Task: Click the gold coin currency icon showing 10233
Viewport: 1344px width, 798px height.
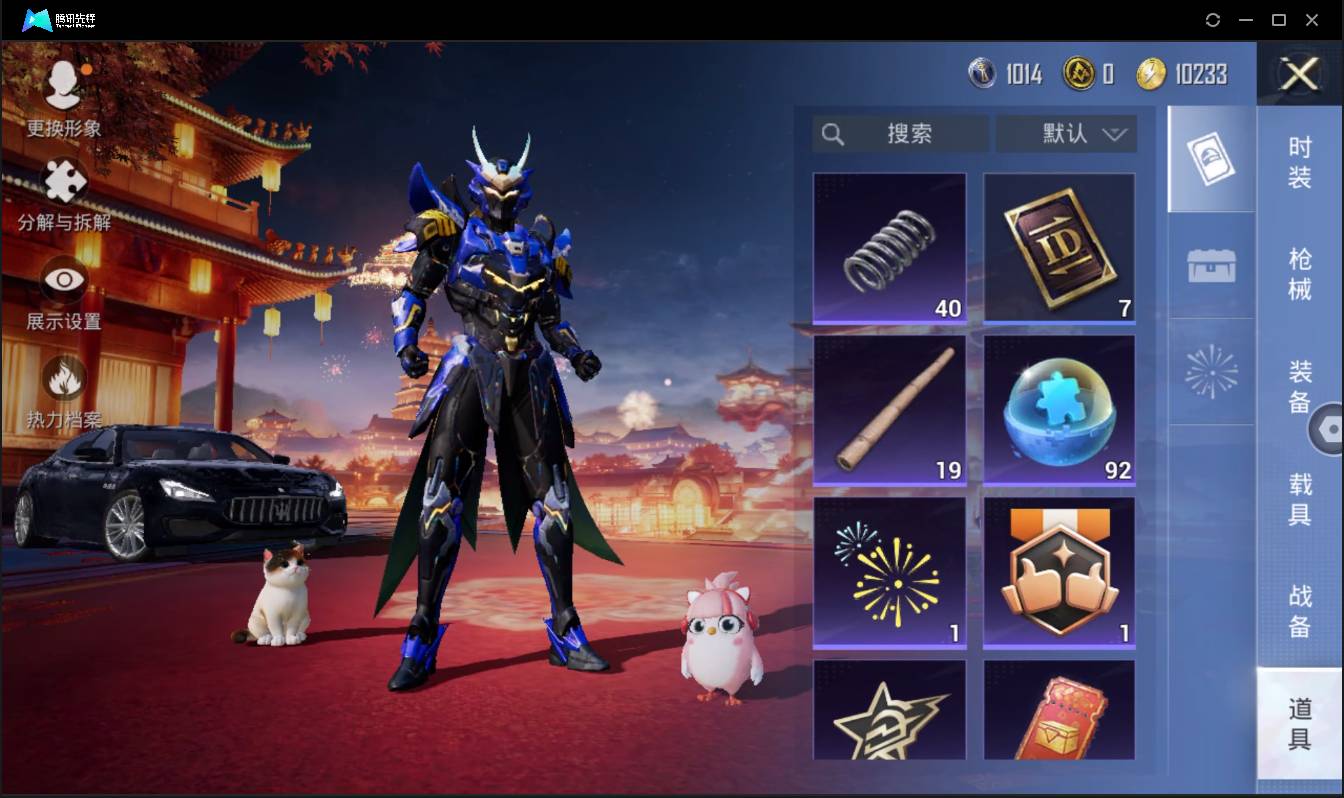Action: click(x=1152, y=74)
